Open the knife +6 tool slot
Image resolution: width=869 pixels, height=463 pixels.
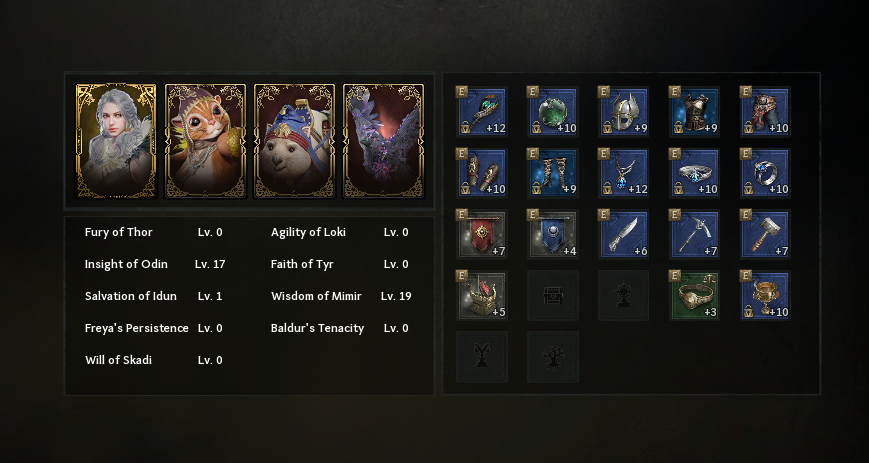tap(624, 235)
